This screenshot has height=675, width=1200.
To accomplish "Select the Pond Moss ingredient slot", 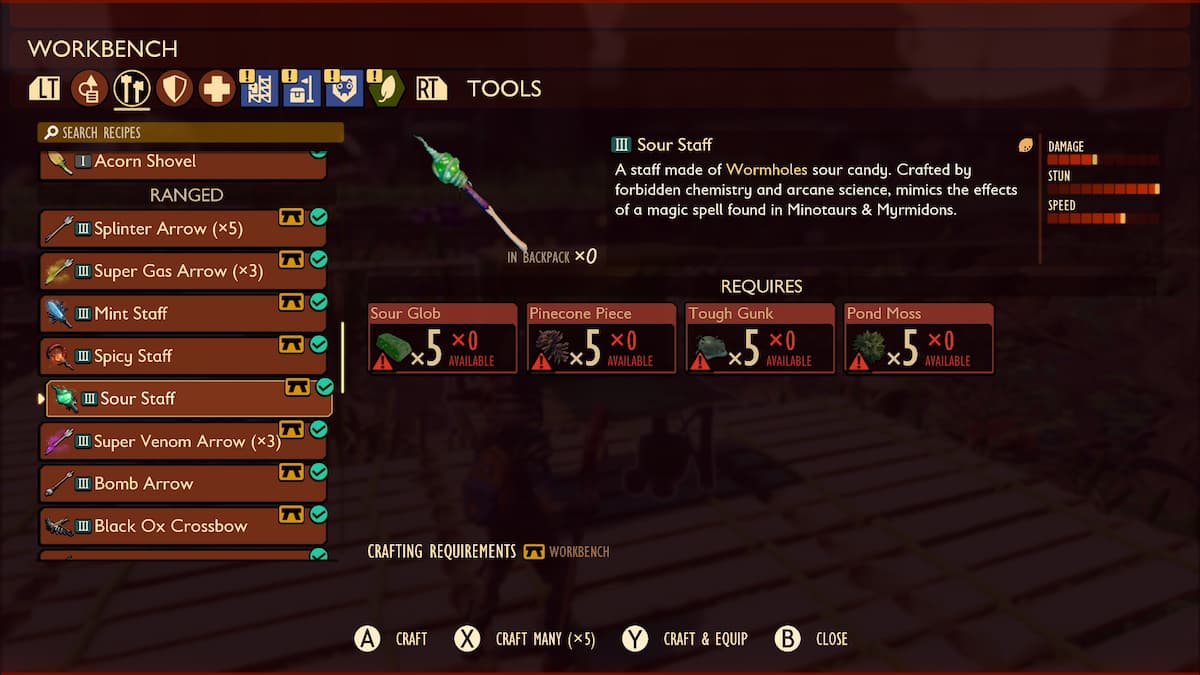I will click(919, 338).
